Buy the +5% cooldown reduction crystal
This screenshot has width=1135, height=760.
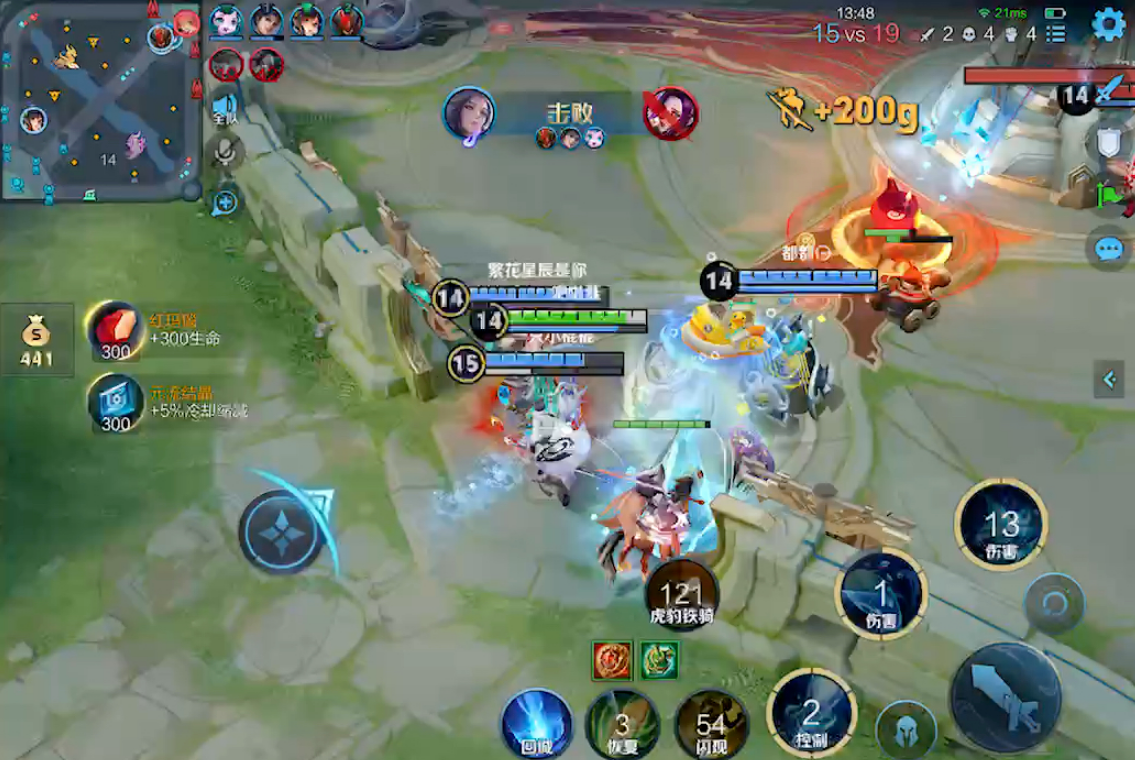point(116,403)
